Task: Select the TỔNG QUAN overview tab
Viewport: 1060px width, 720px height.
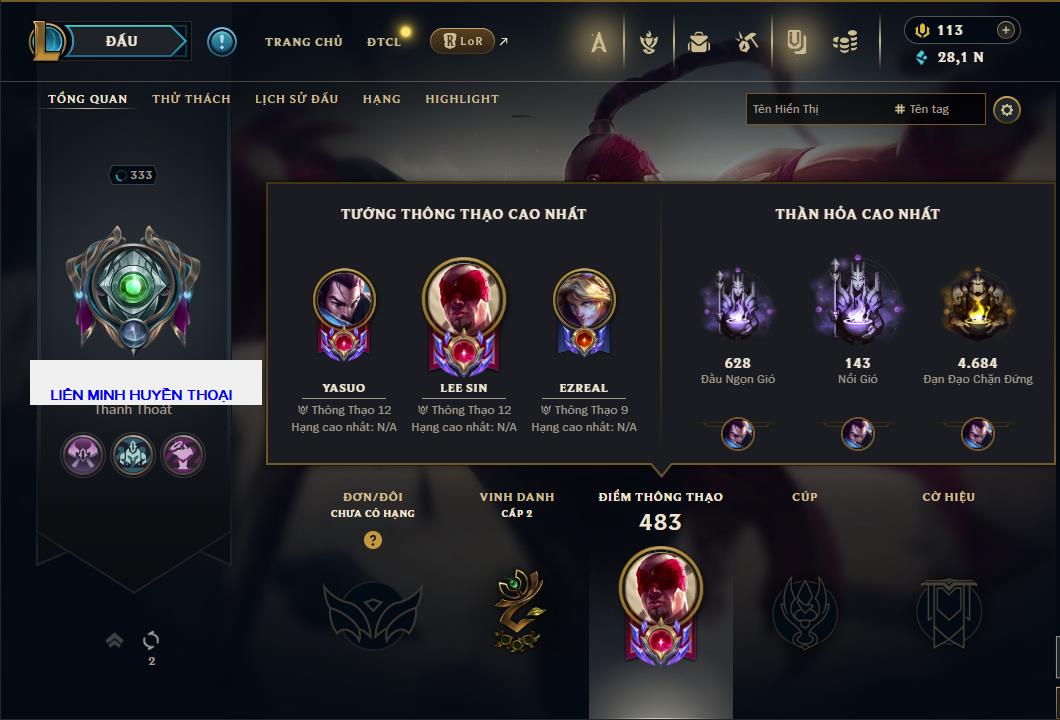Action: [88, 99]
